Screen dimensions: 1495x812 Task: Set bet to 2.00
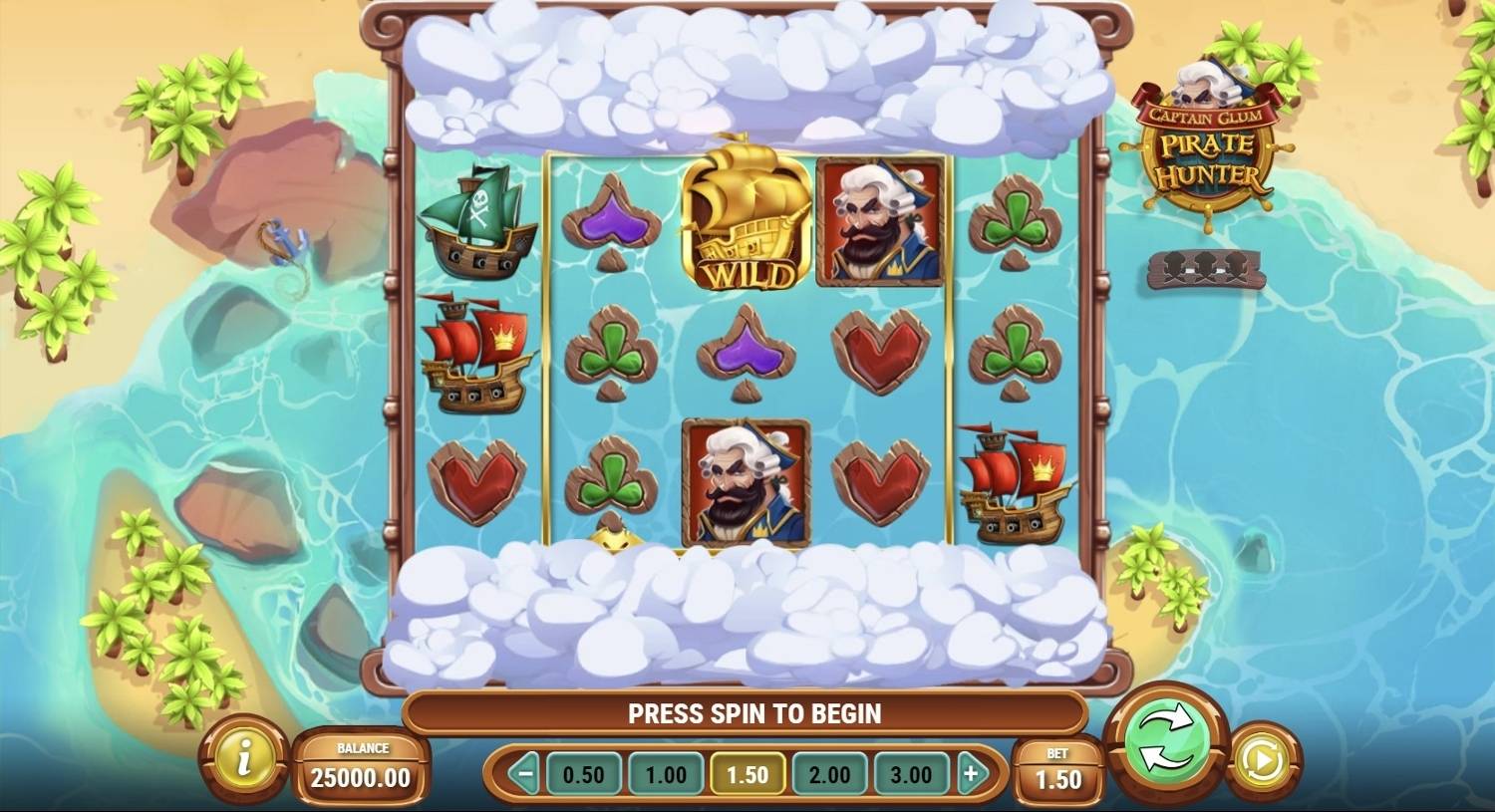point(829,774)
